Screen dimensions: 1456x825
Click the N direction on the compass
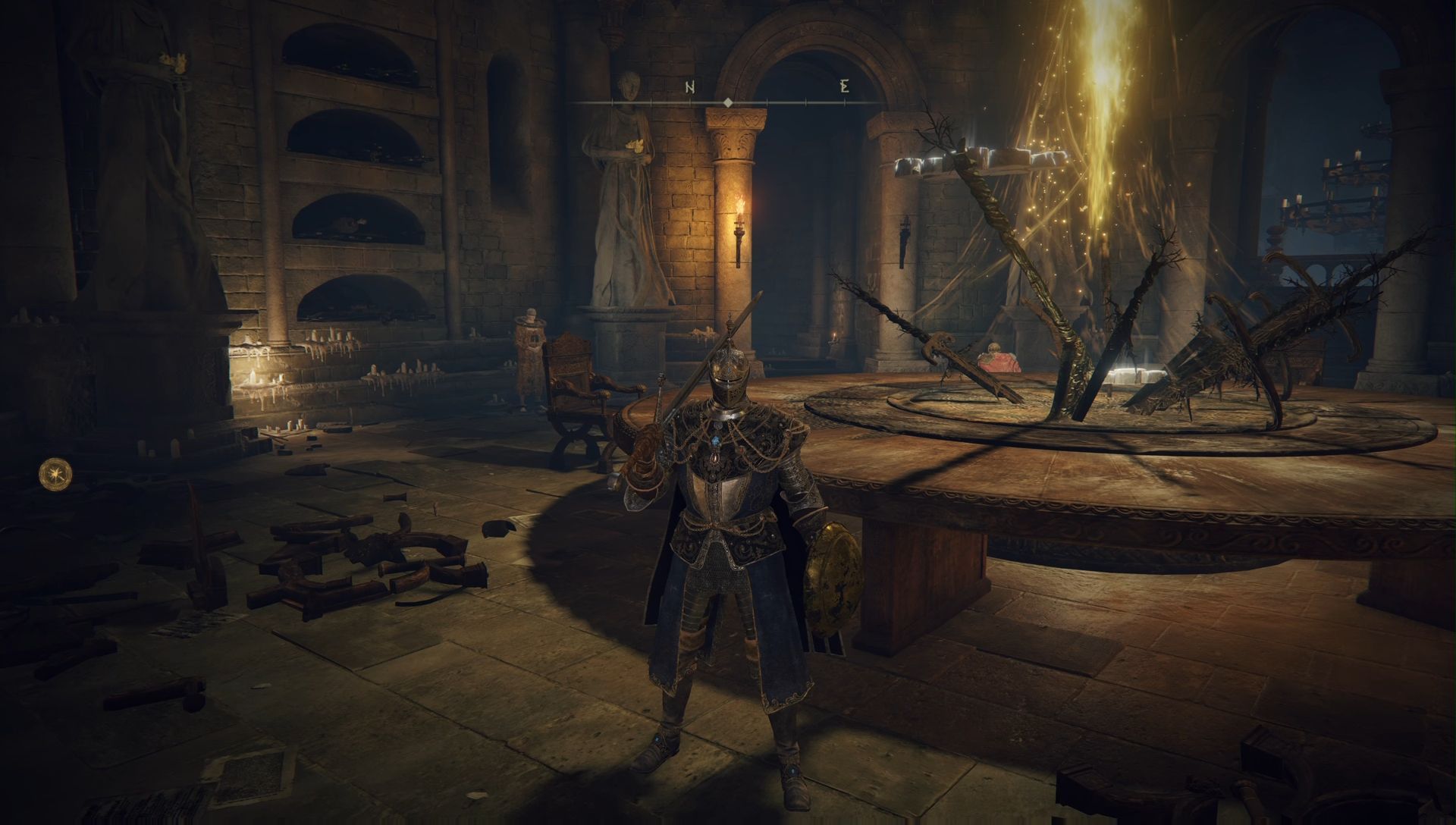click(x=690, y=86)
